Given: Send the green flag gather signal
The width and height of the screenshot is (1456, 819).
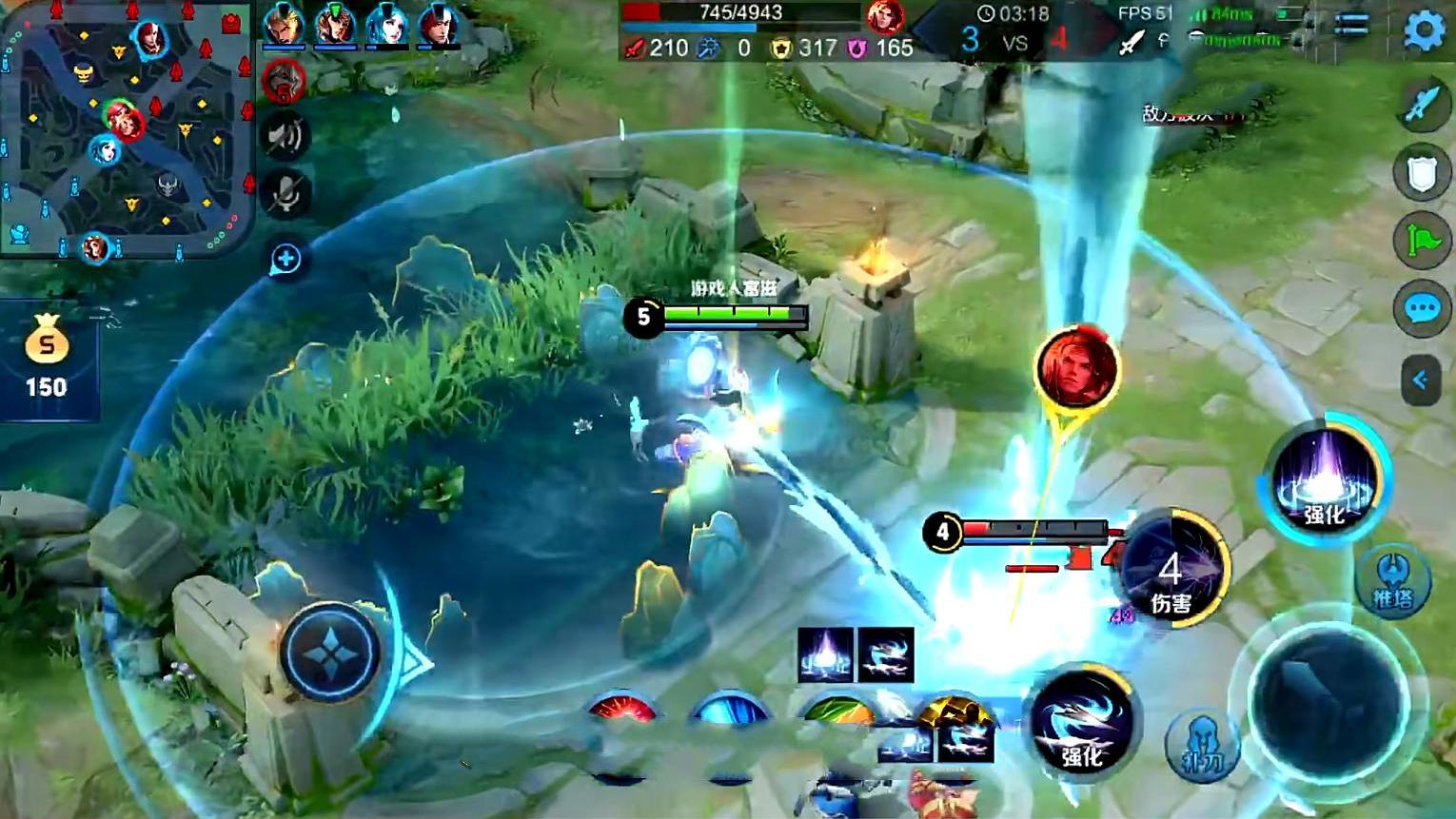Looking at the screenshot, I should point(1422,241).
